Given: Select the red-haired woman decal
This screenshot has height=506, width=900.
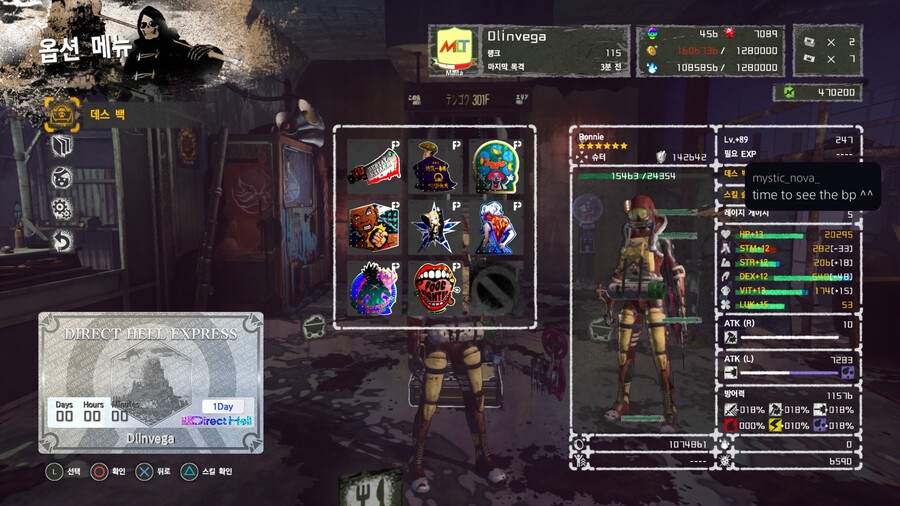Looking at the screenshot, I should tap(495, 227).
